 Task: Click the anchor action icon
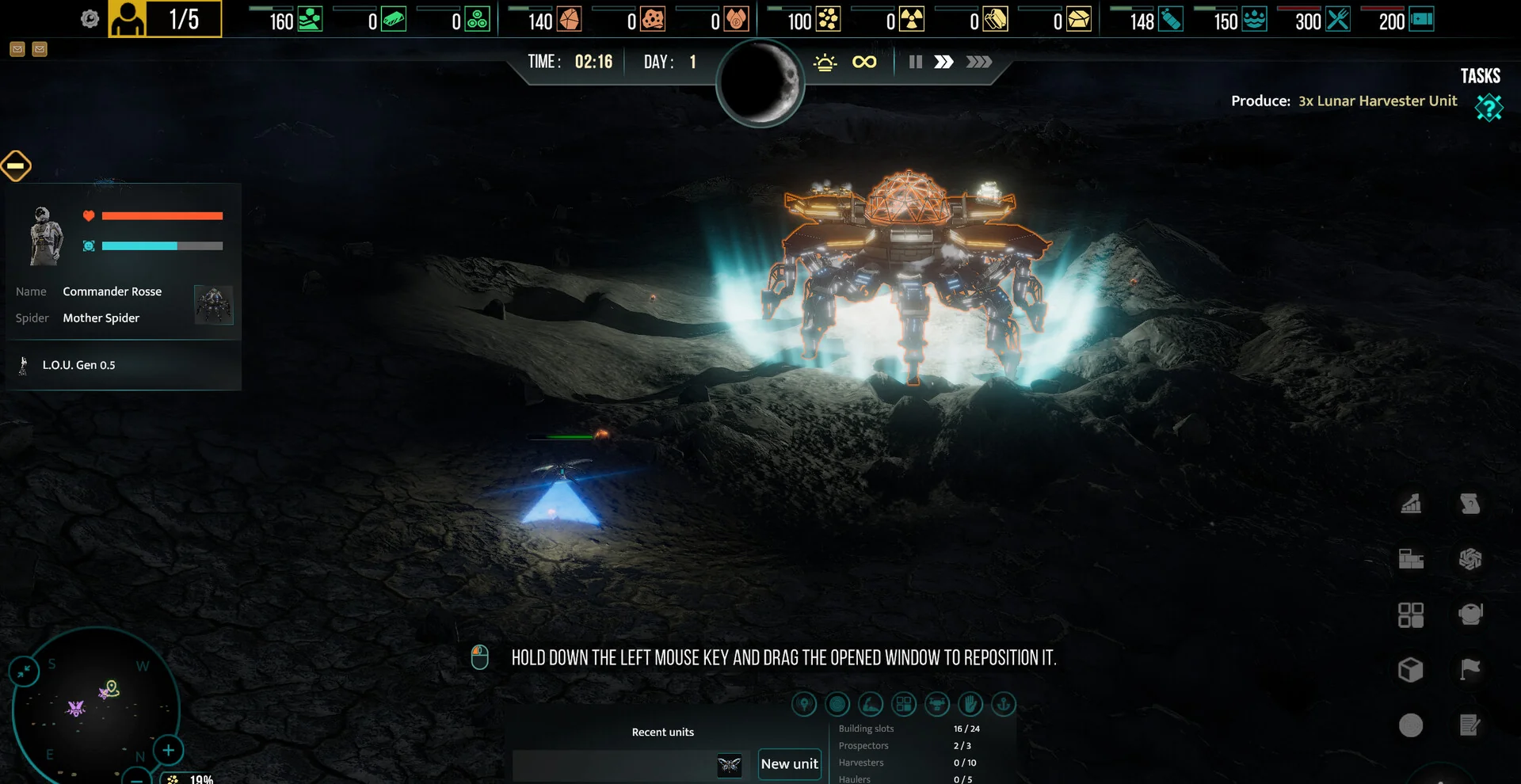(x=1004, y=704)
